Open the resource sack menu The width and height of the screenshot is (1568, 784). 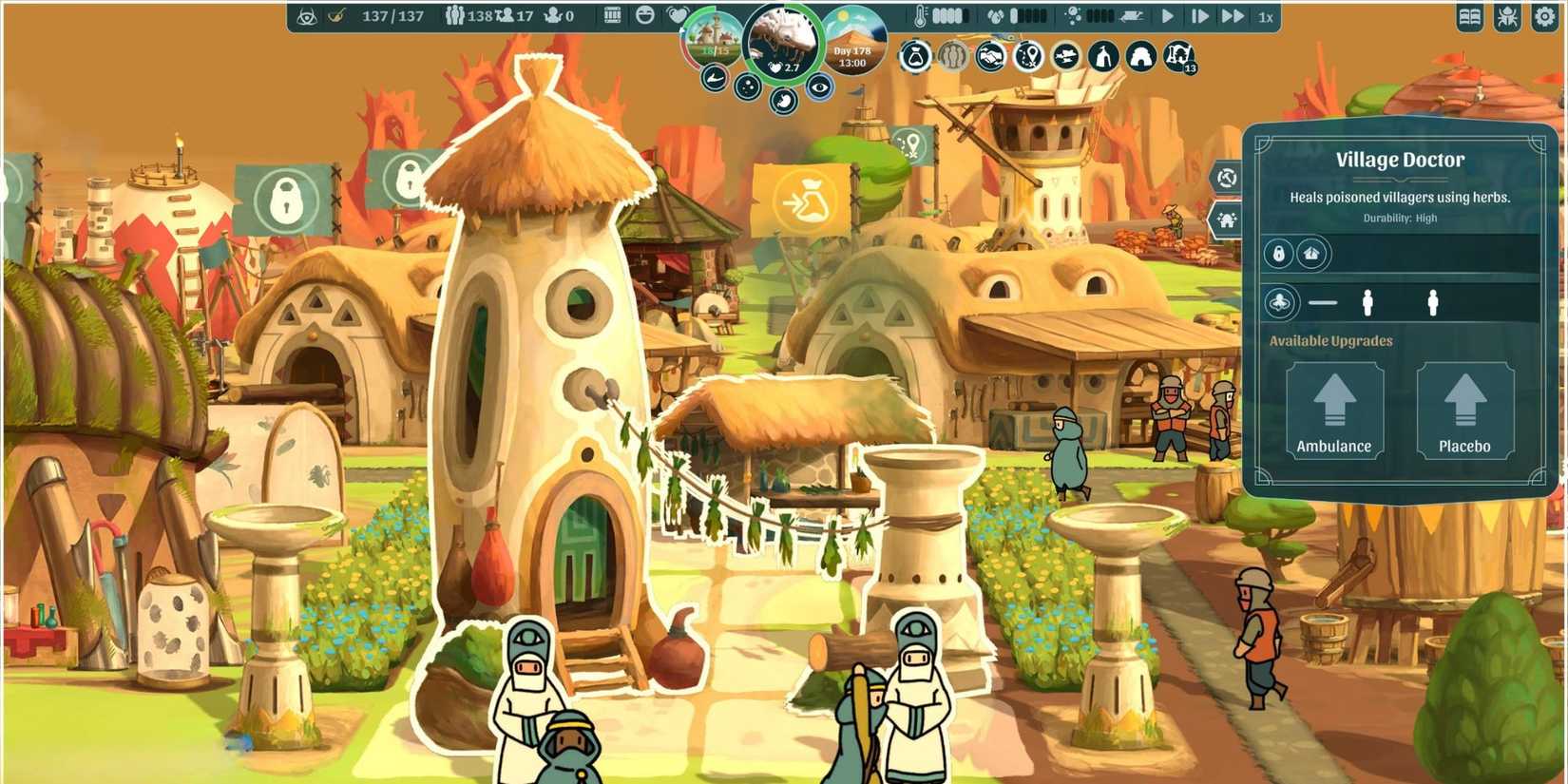[x=914, y=57]
